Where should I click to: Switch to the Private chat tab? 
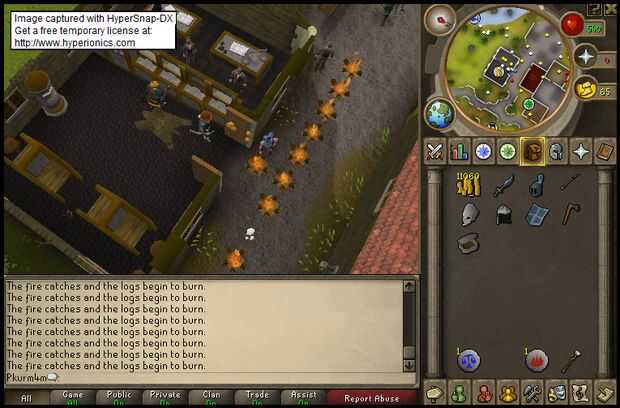click(x=166, y=397)
